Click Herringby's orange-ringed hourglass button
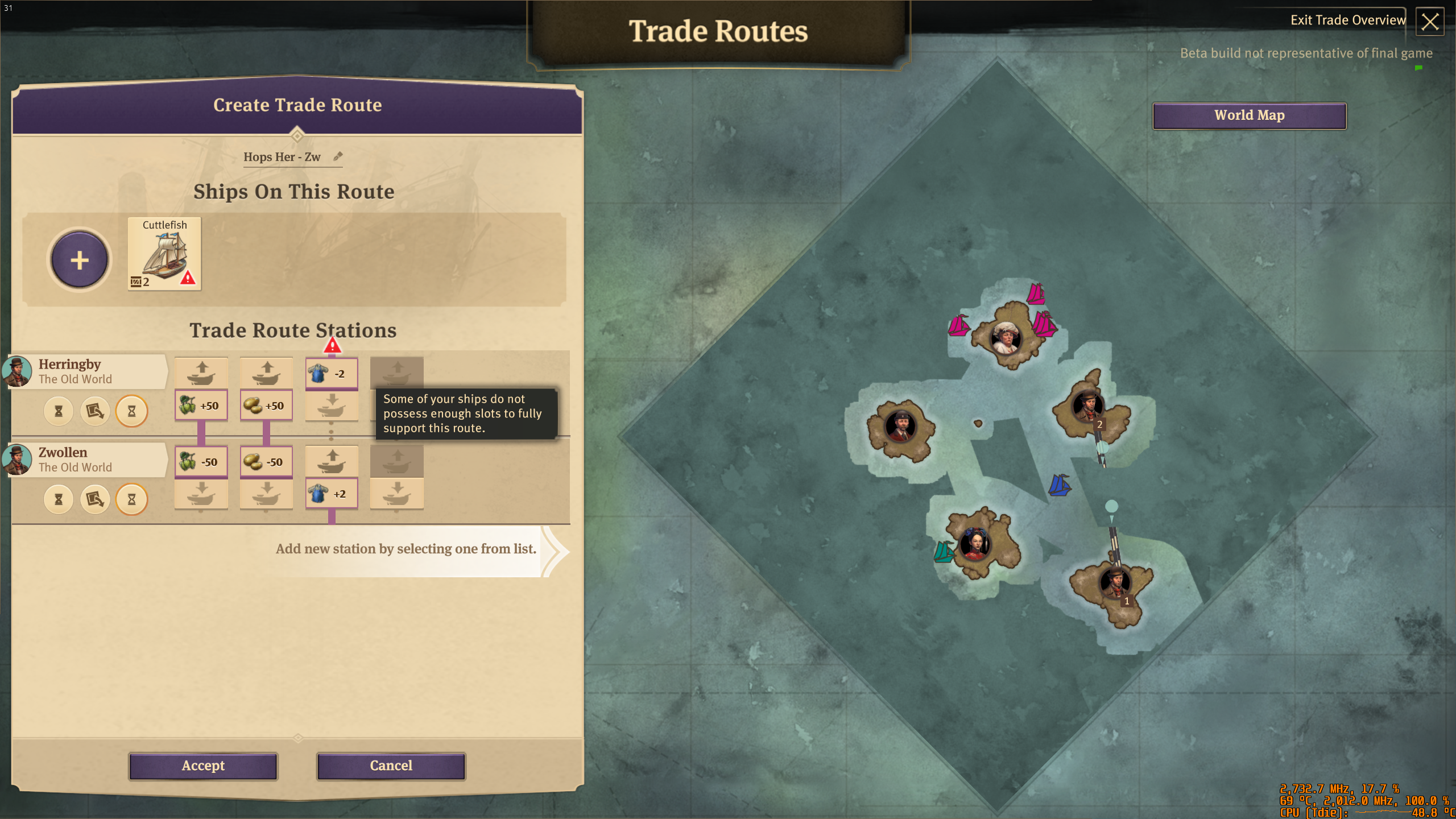The height and width of the screenshot is (819, 1456). [131, 411]
